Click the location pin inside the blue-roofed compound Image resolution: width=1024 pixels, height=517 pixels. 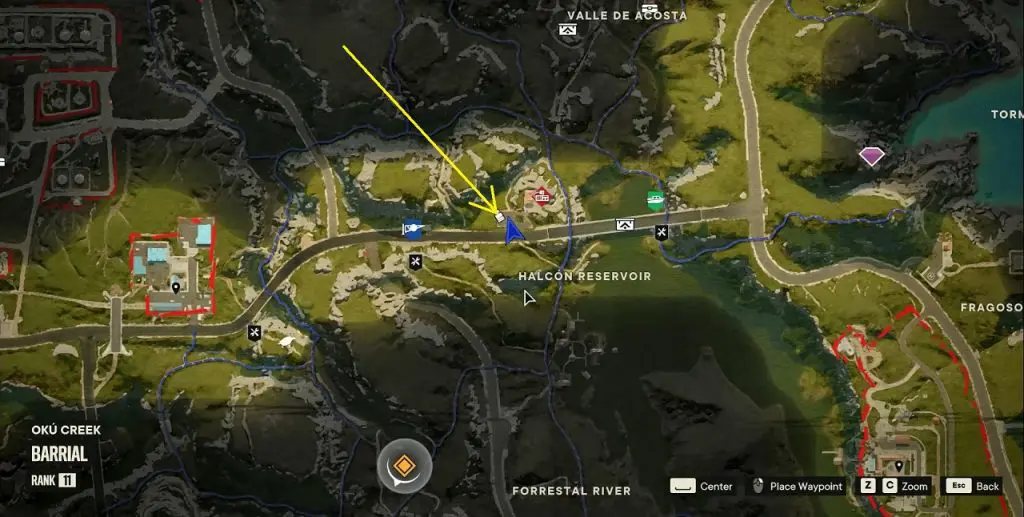click(177, 288)
